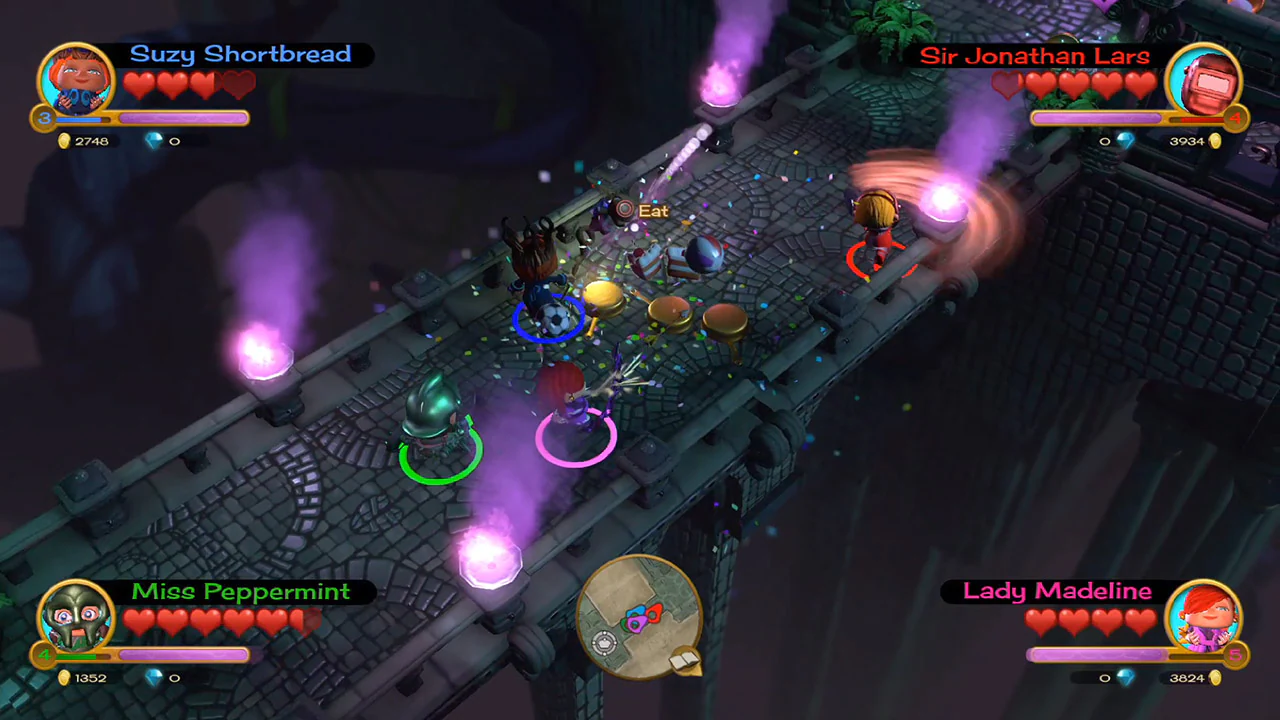1280x720 pixels.
Task: Select the purple marker on the minimap
Action: click(x=636, y=624)
